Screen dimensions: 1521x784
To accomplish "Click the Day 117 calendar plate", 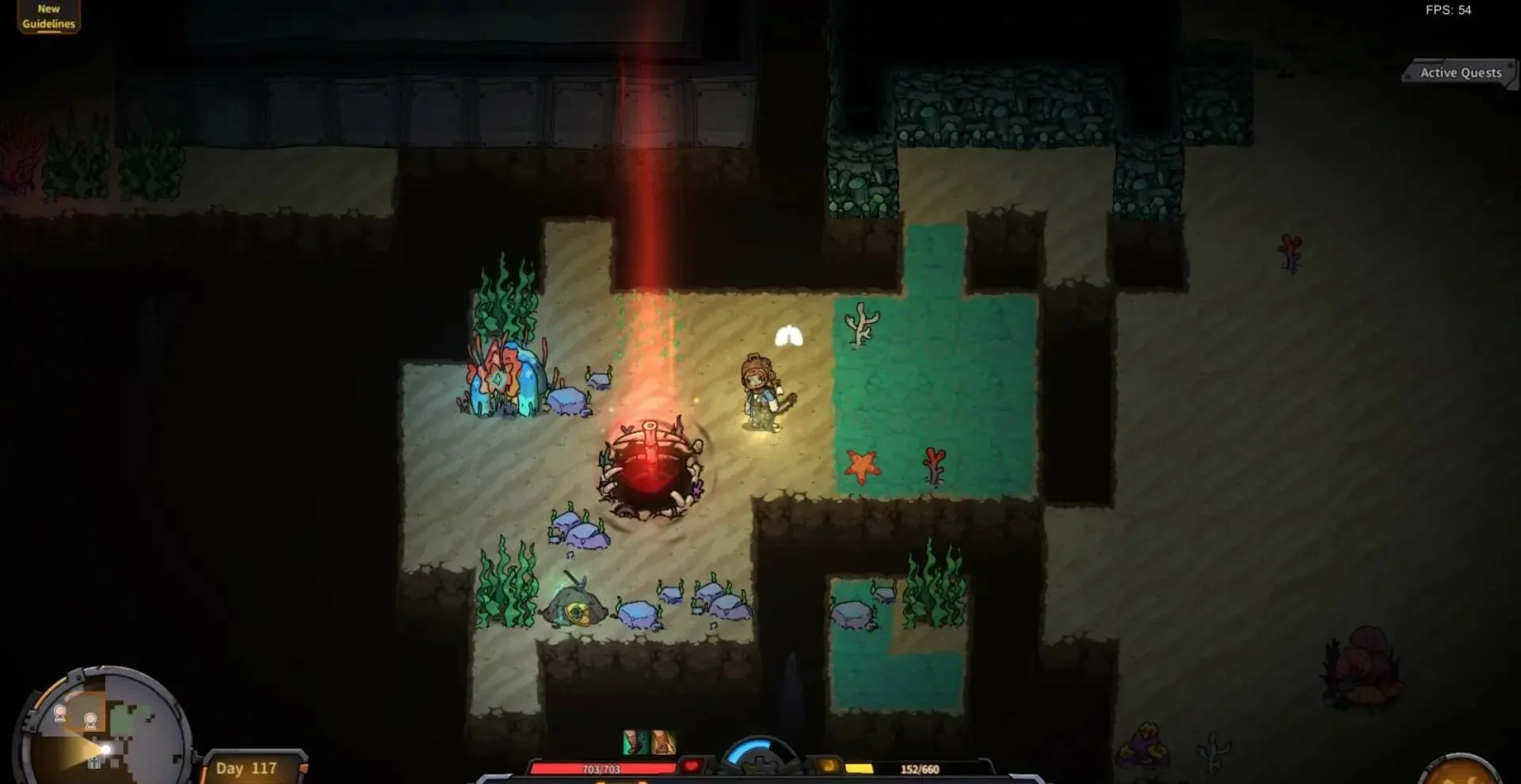I will point(248,767).
